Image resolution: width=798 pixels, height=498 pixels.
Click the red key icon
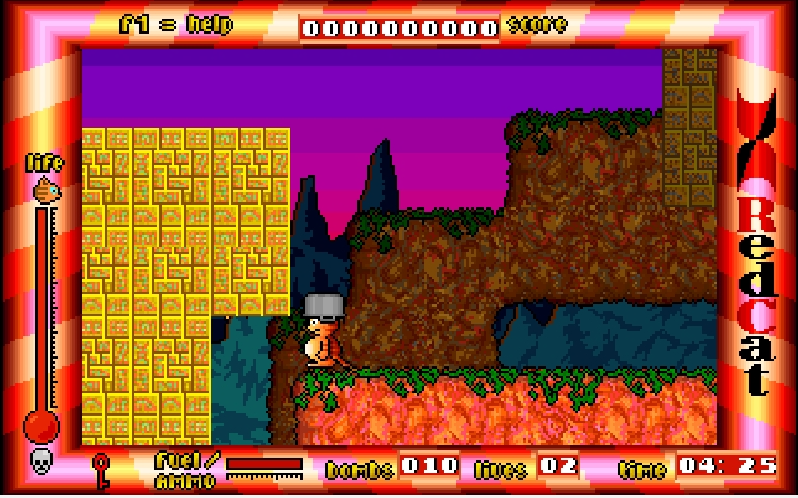[x=100, y=468]
